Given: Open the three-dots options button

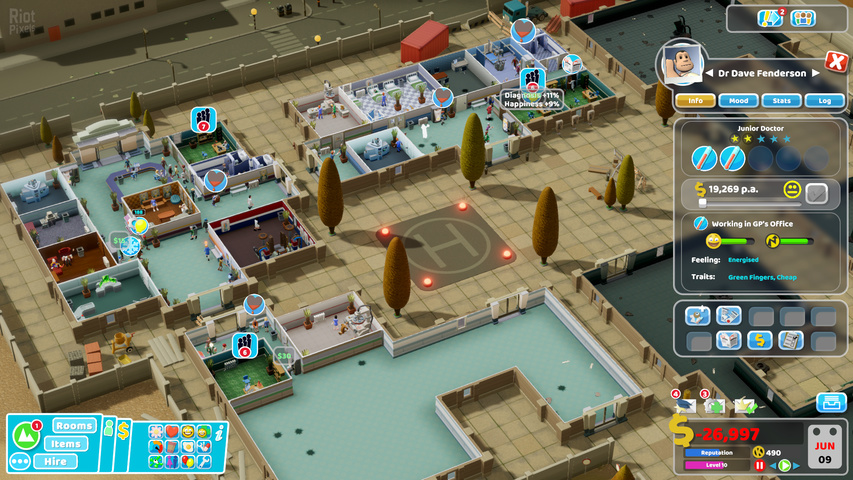Looking at the screenshot, I should pyautogui.click(x=19, y=462).
